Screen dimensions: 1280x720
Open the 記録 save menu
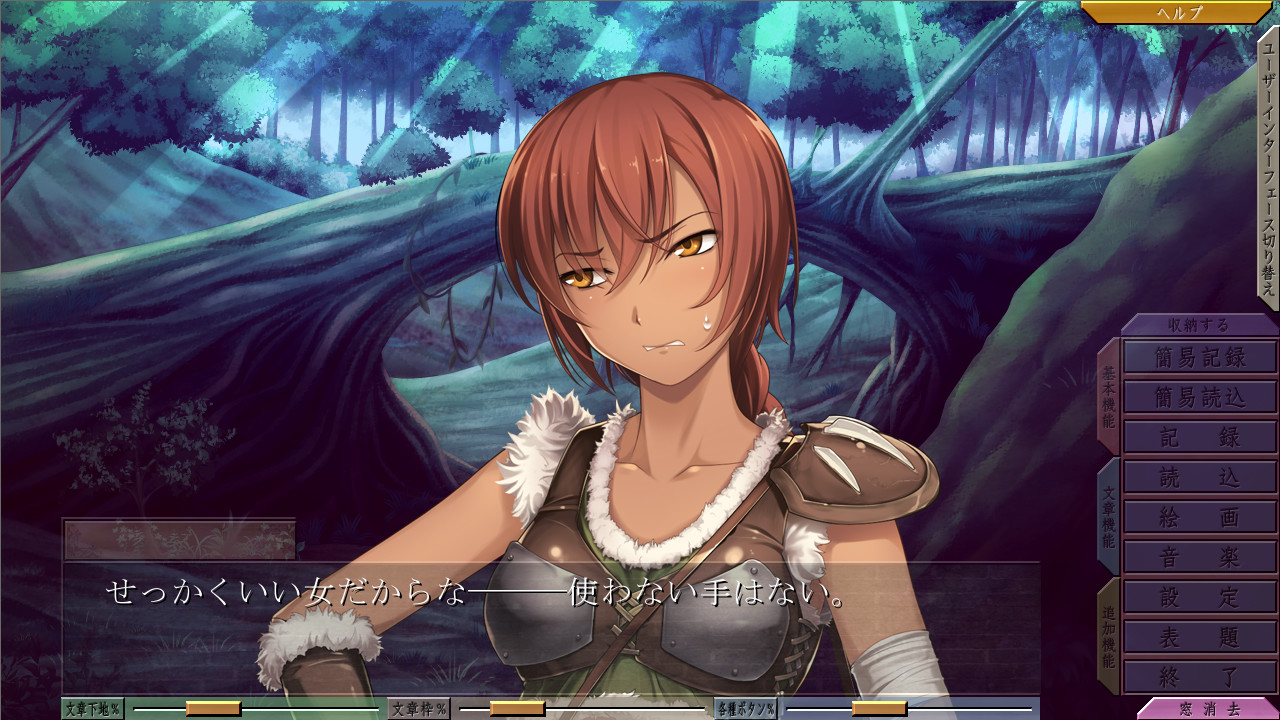click(1200, 437)
